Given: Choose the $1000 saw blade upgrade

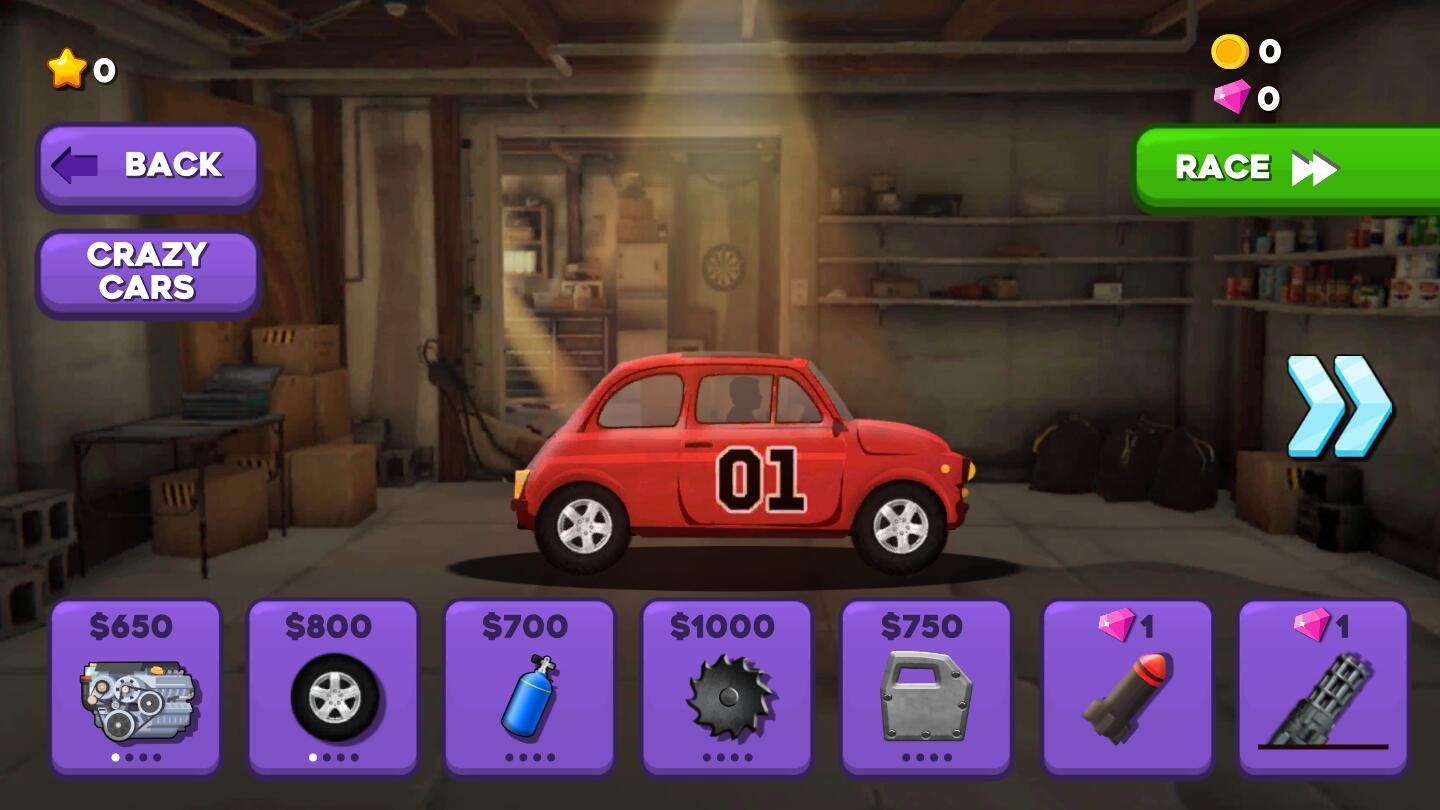Looking at the screenshot, I should (x=726, y=686).
